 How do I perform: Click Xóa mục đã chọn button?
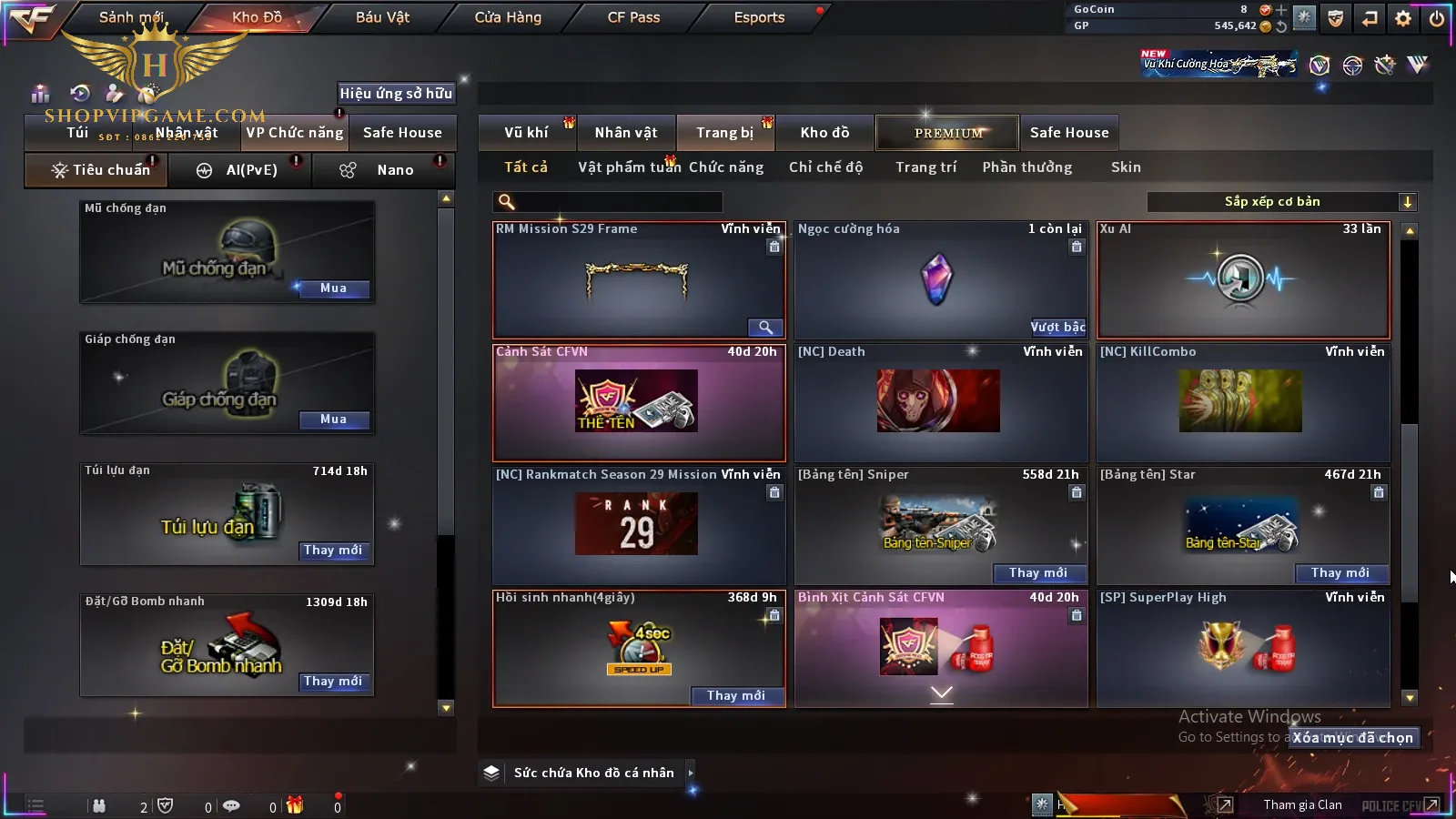(x=1353, y=738)
